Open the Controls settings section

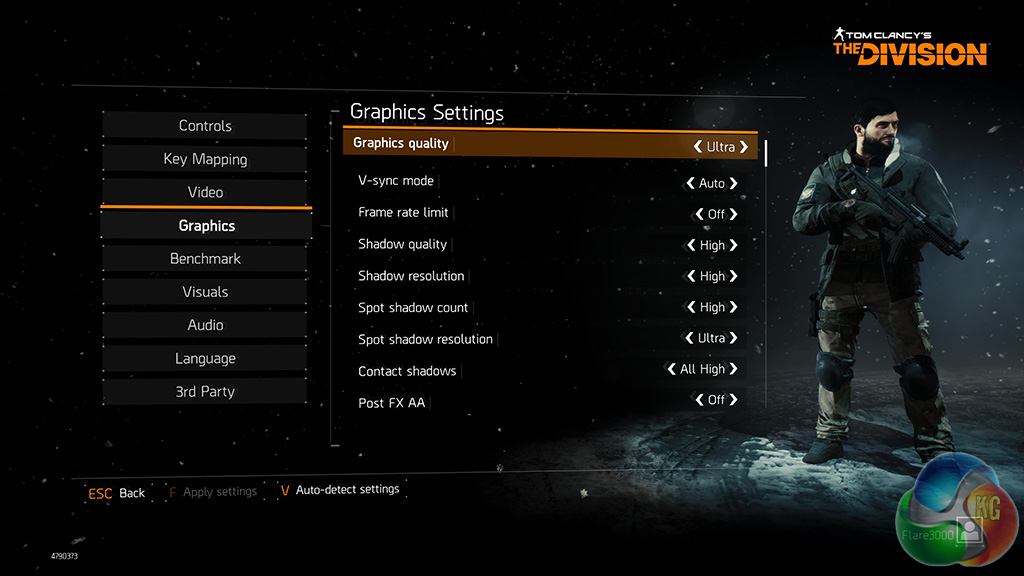pyautogui.click(x=205, y=126)
